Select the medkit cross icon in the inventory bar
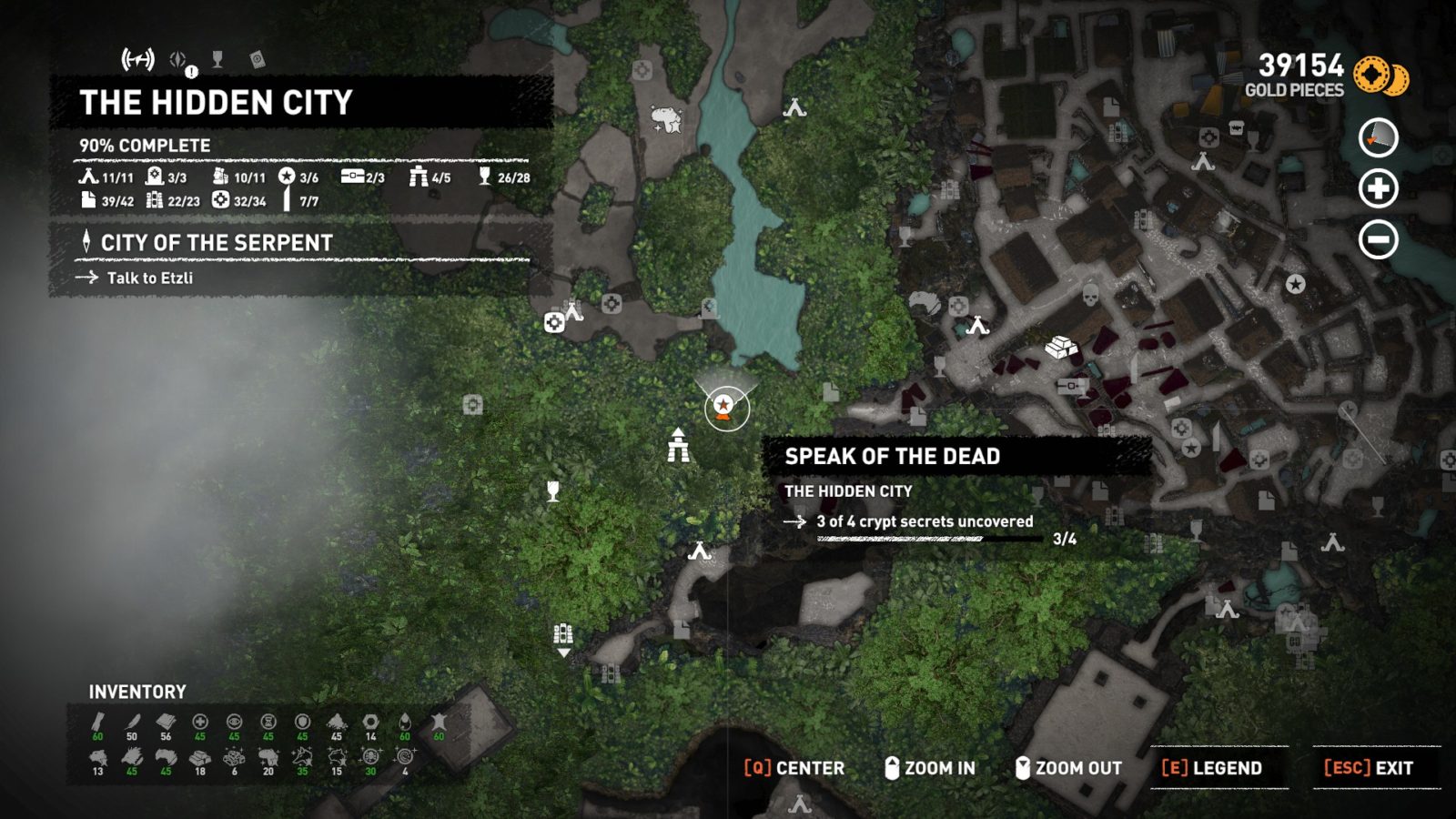The height and width of the screenshot is (819, 1456). pyautogui.click(x=199, y=722)
